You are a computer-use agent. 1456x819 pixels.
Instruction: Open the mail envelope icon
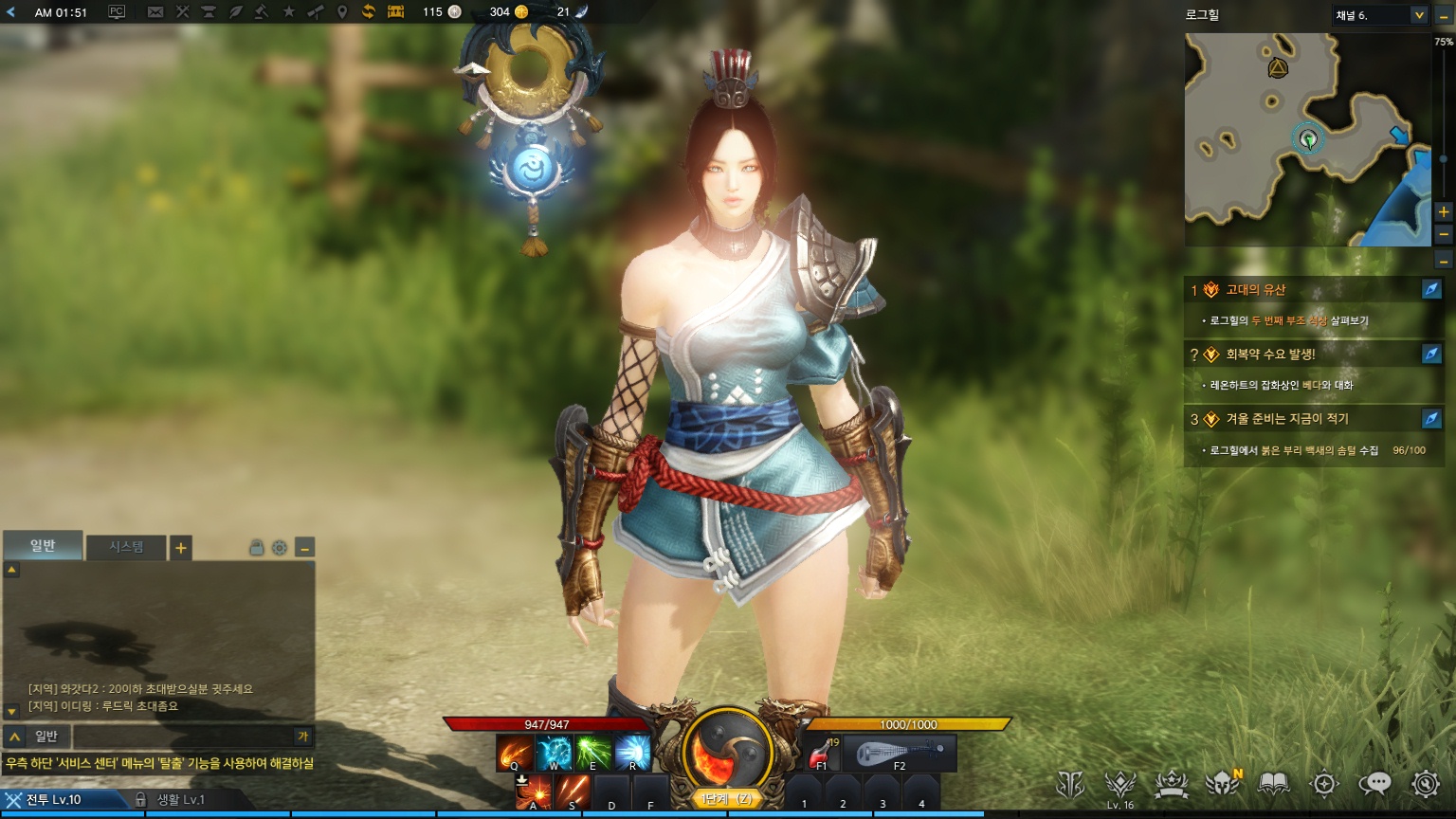point(155,12)
